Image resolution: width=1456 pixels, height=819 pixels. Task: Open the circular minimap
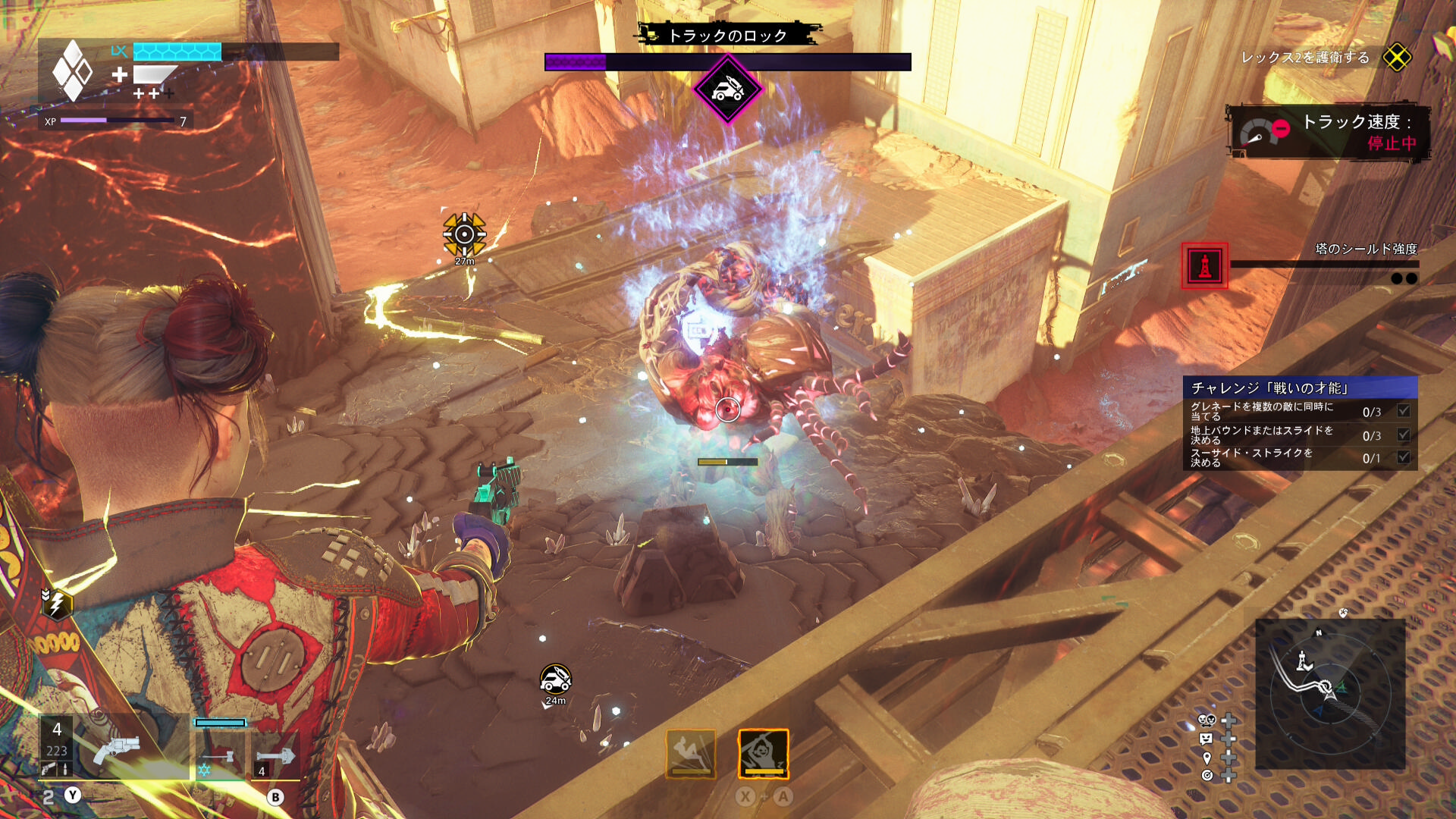point(1330,693)
